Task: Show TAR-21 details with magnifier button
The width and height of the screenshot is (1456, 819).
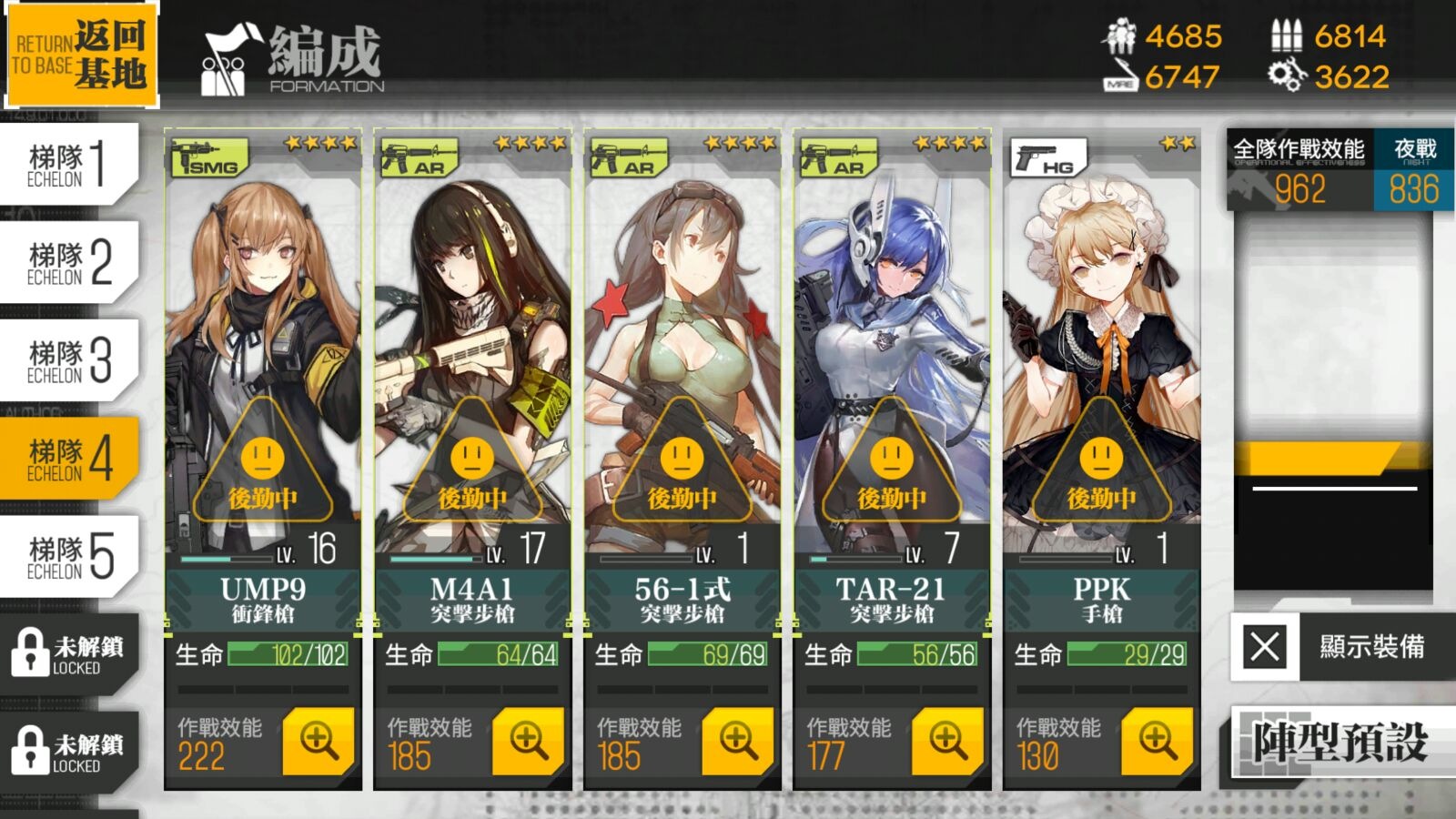Action: (x=947, y=742)
